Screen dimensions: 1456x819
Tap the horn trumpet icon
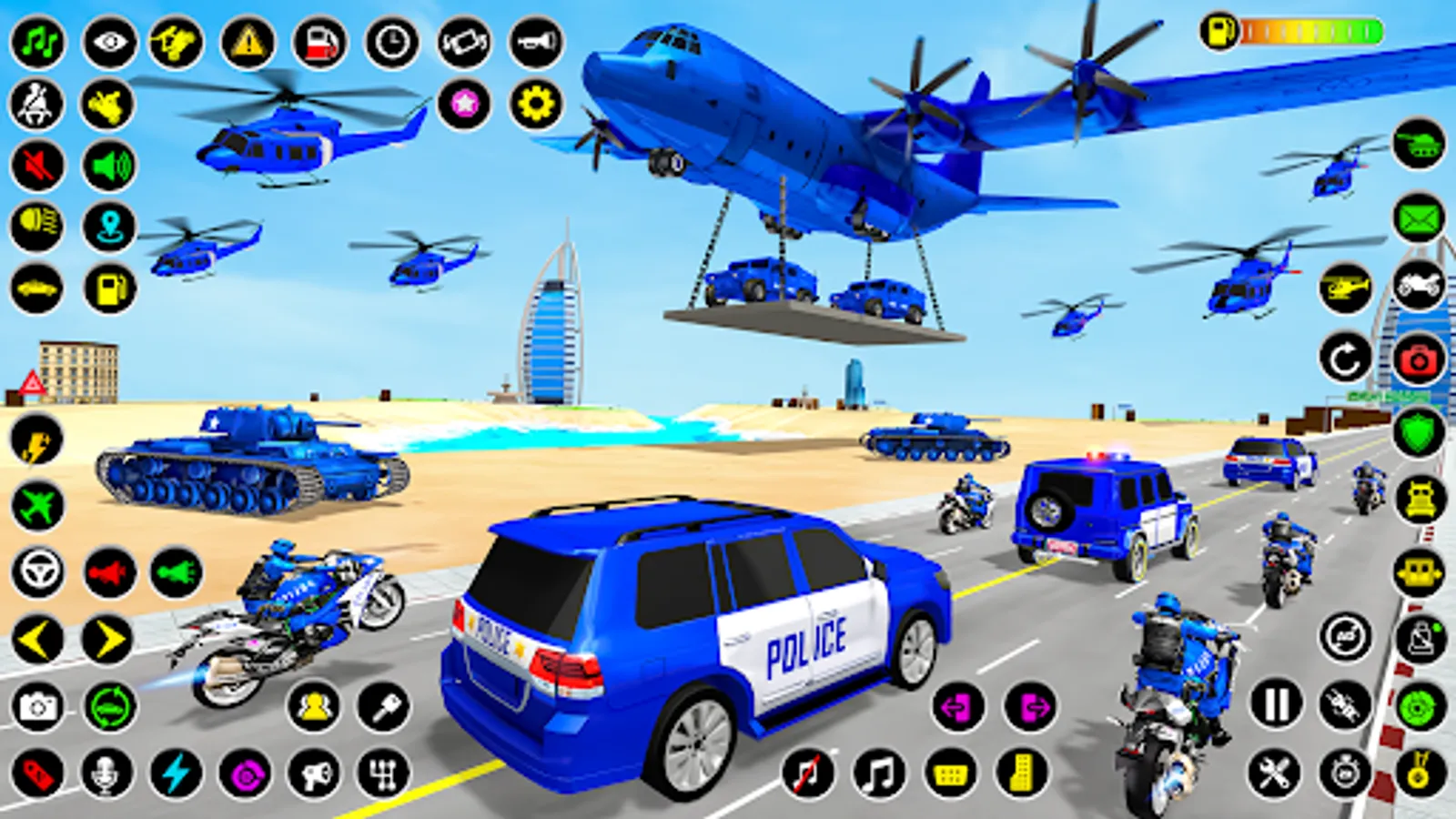(x=534, y=41)
